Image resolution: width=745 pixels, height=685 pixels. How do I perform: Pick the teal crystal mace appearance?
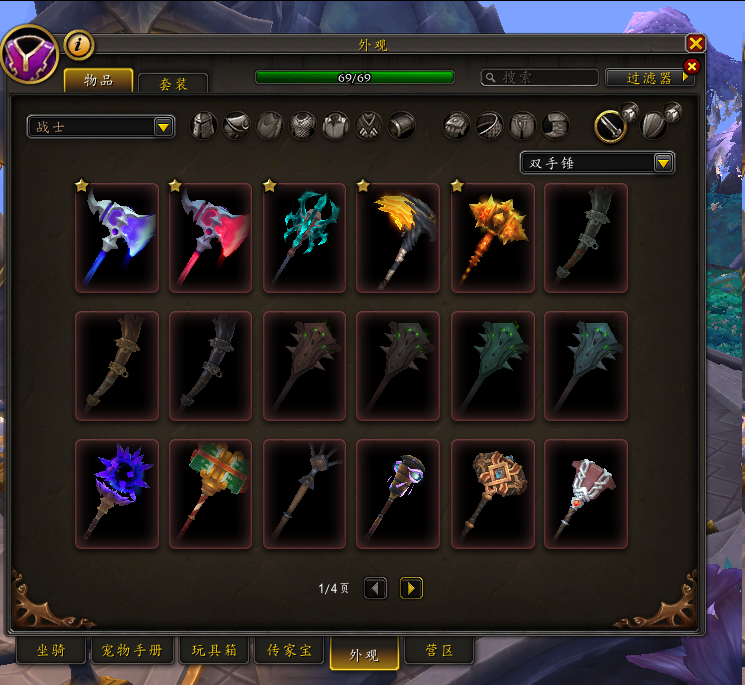[304, 237]
